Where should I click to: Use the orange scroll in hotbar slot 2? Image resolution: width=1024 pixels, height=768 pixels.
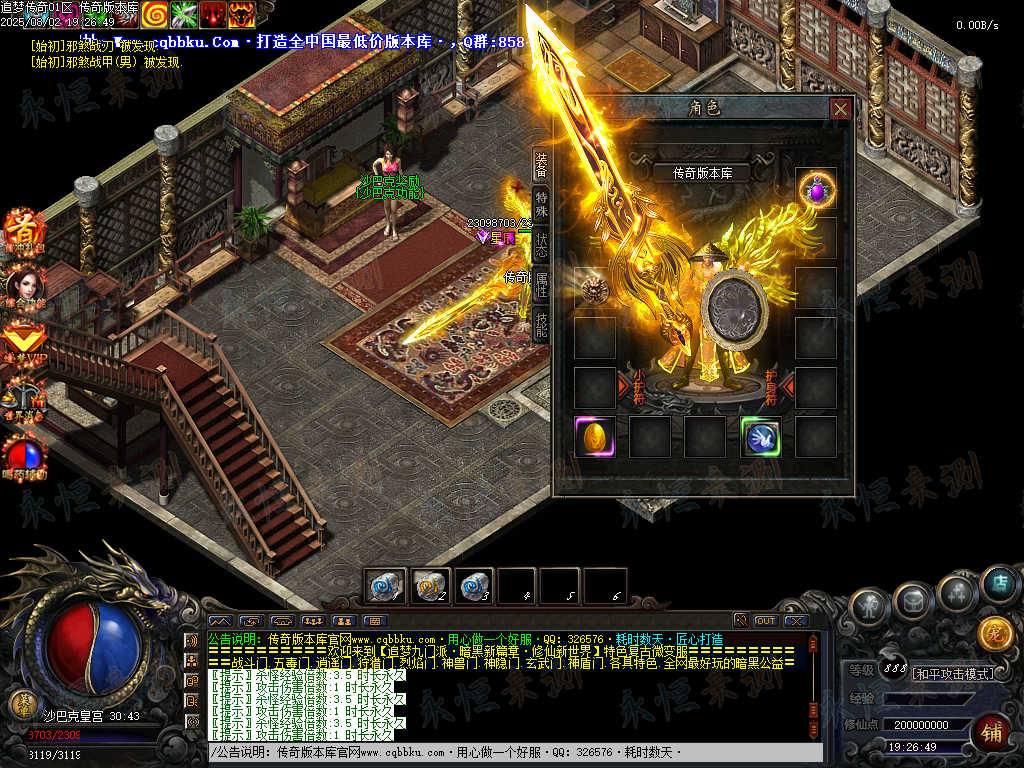430,586
